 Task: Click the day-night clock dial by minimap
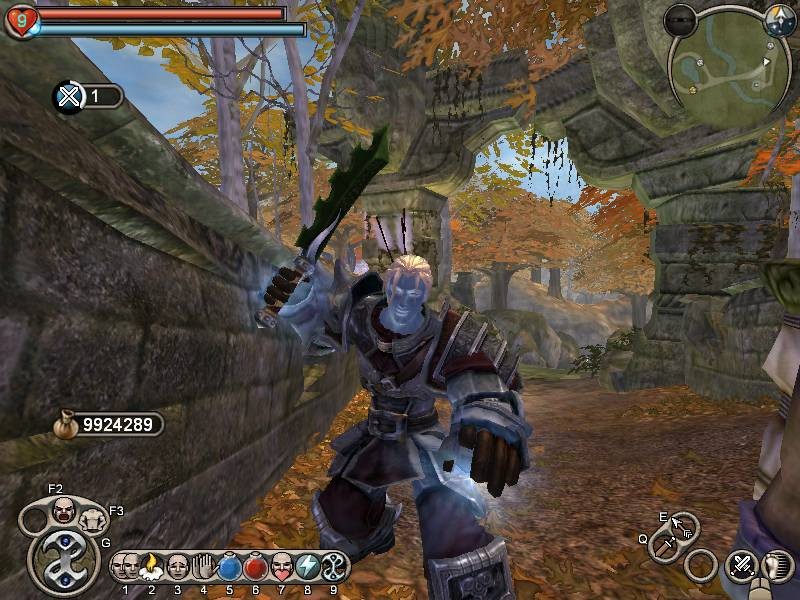(x=779, y=19)
